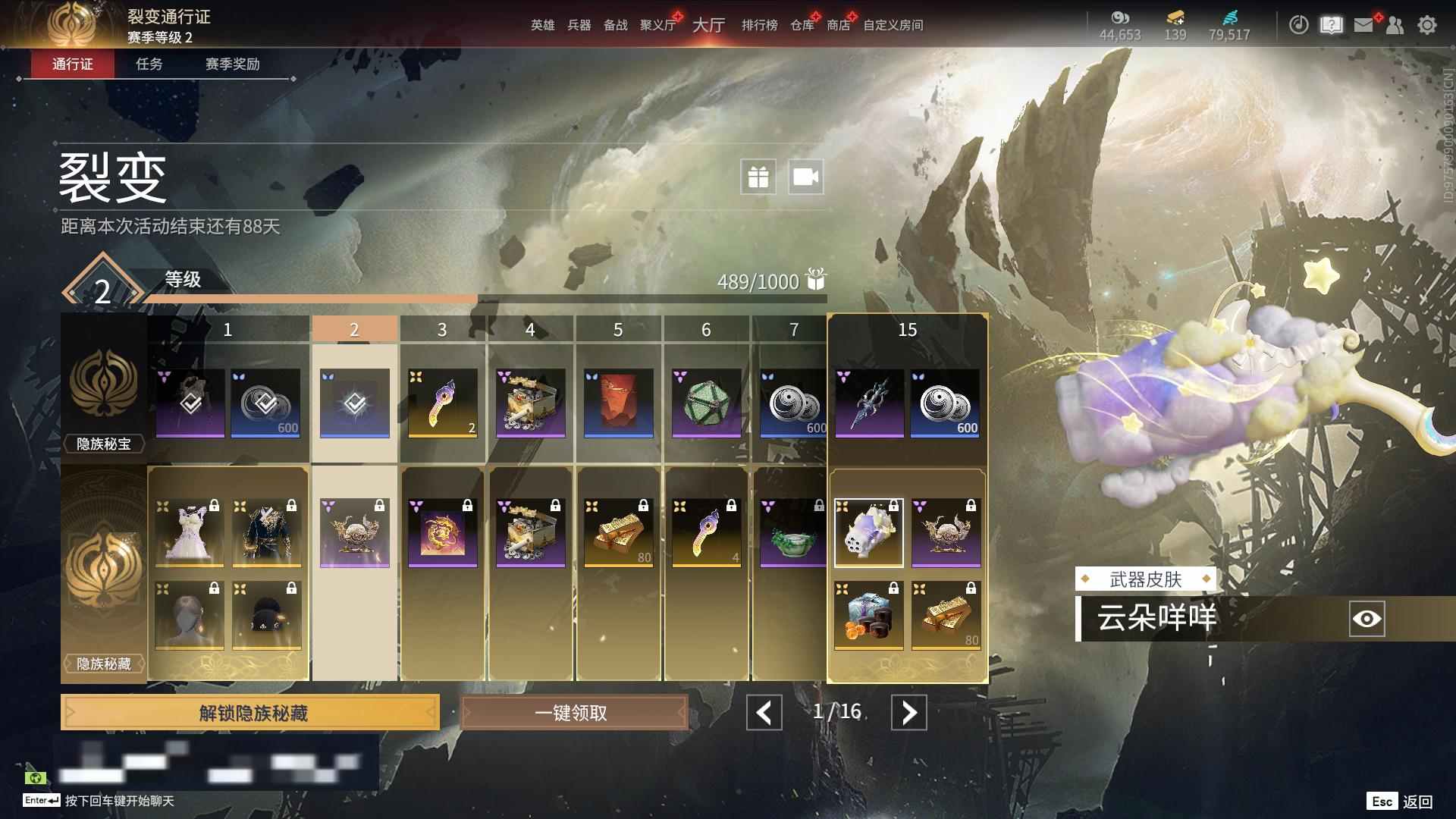
Task: Open 自定义房间 custom rooms
Action: [x=893, y=25]
